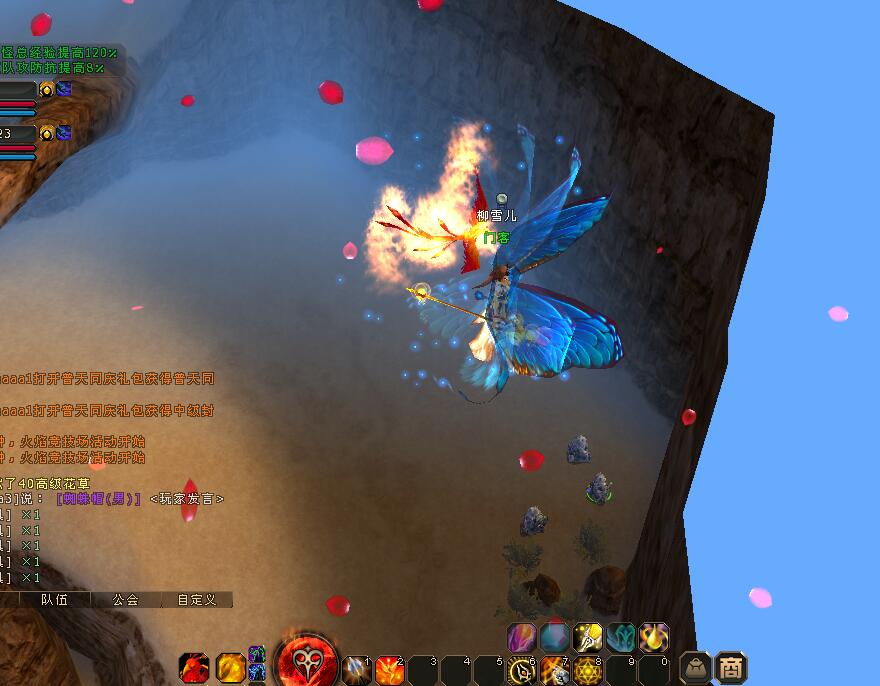Select the 自定义 chat tab

pos(196,600)
